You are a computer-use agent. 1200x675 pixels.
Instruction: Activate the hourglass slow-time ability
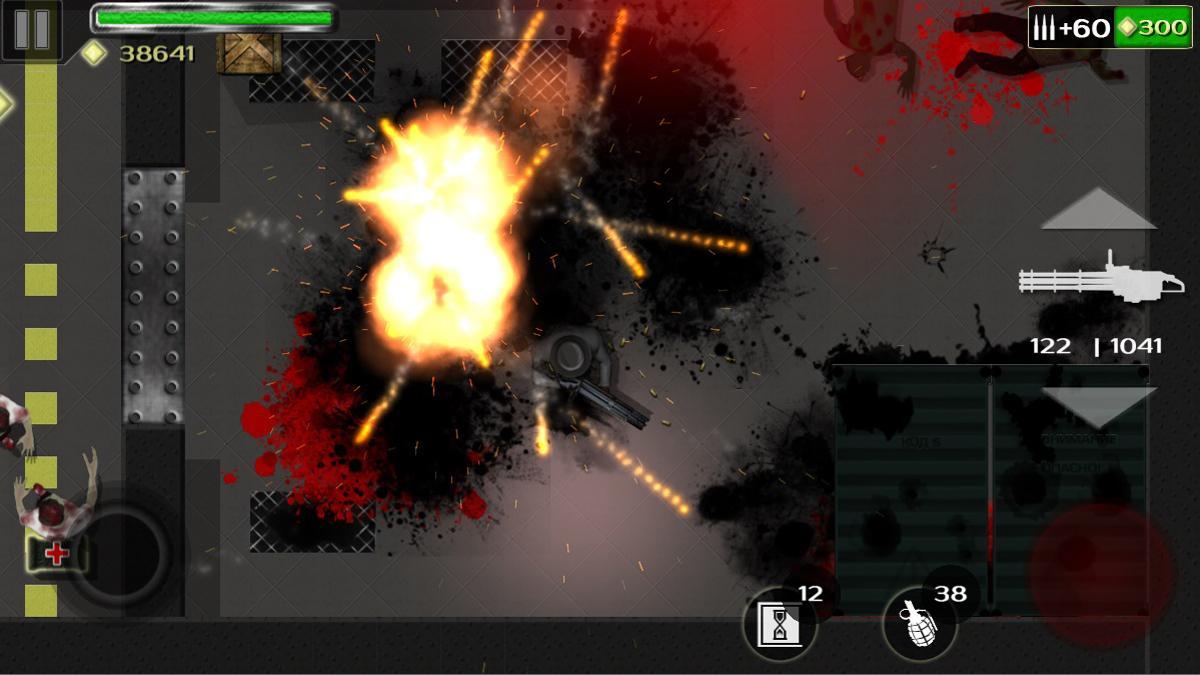point(779,626)
